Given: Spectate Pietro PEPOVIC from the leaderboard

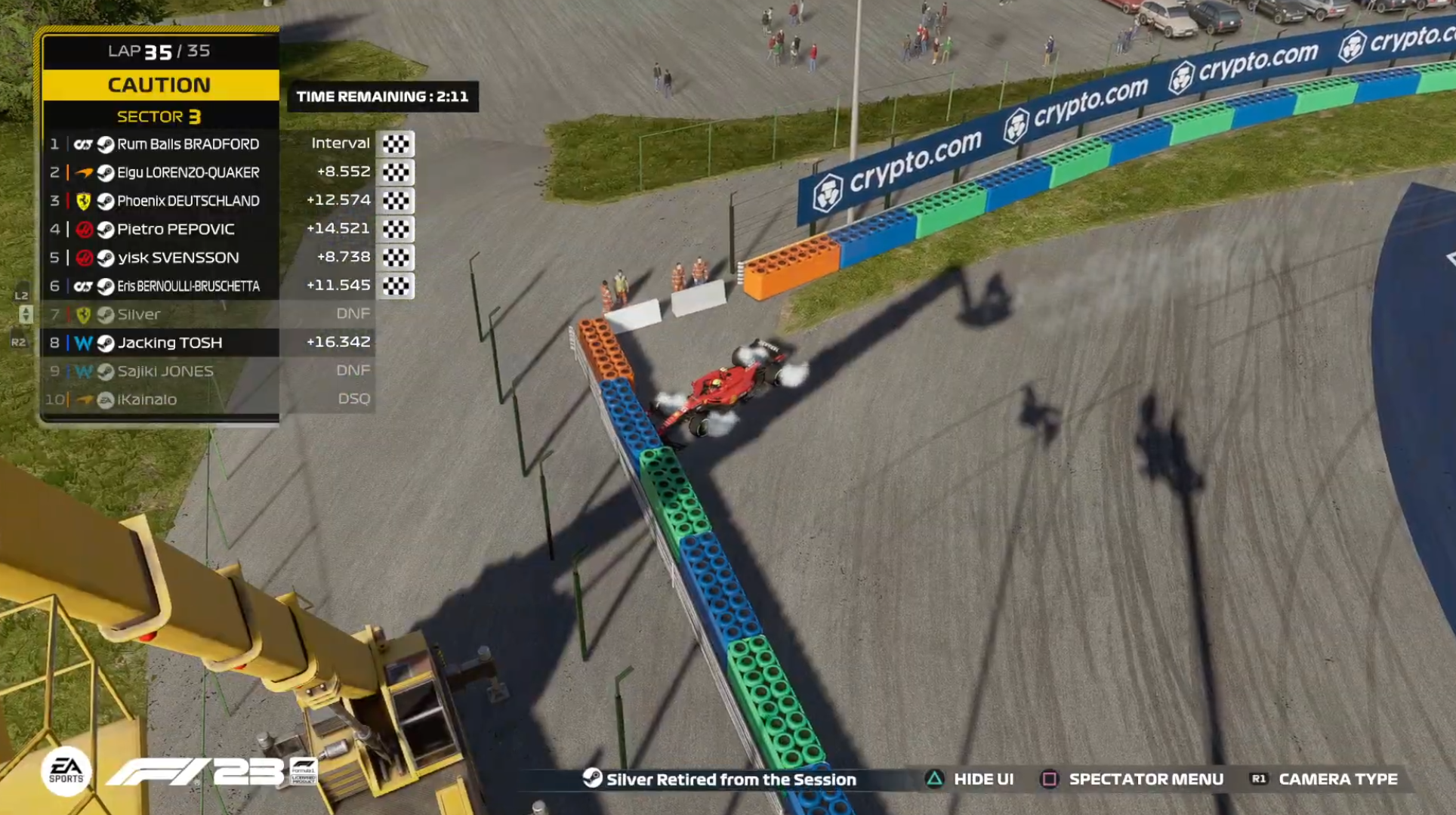Looking at the screenshot, I should click(176, 229).
